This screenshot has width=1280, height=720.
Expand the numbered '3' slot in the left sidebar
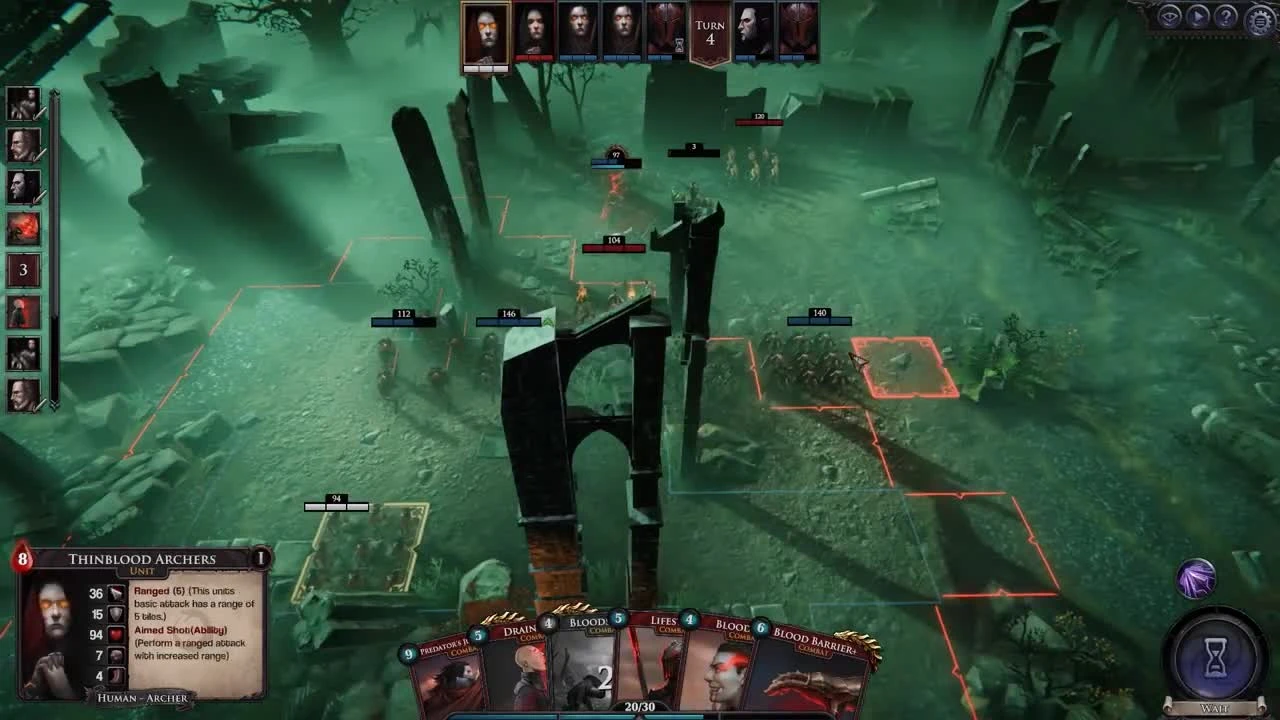(x=22, y=269)
